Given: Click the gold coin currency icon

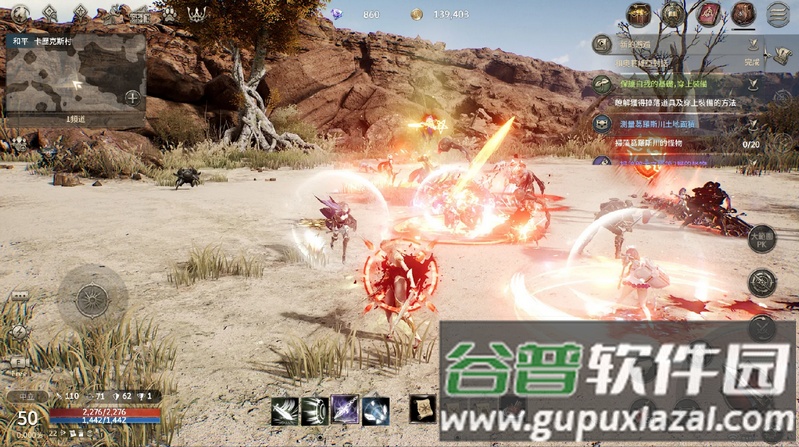Looking at the screenshot, I should [416, 14].
